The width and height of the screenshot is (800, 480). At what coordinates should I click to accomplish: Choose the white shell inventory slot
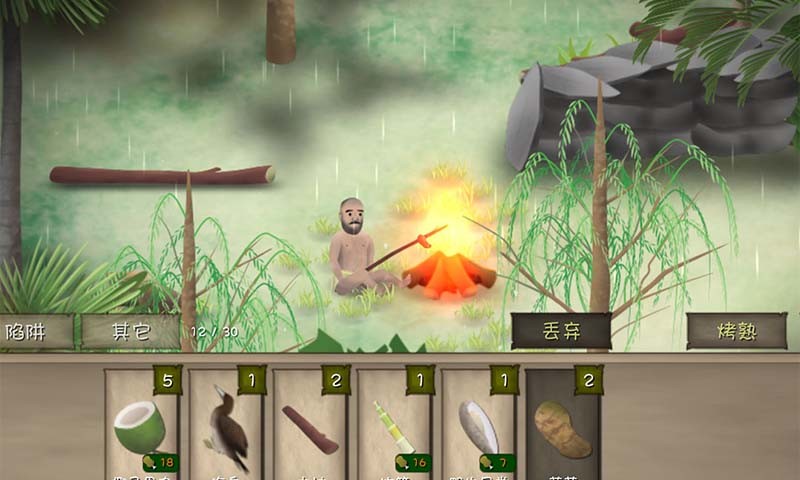[478, 427]
